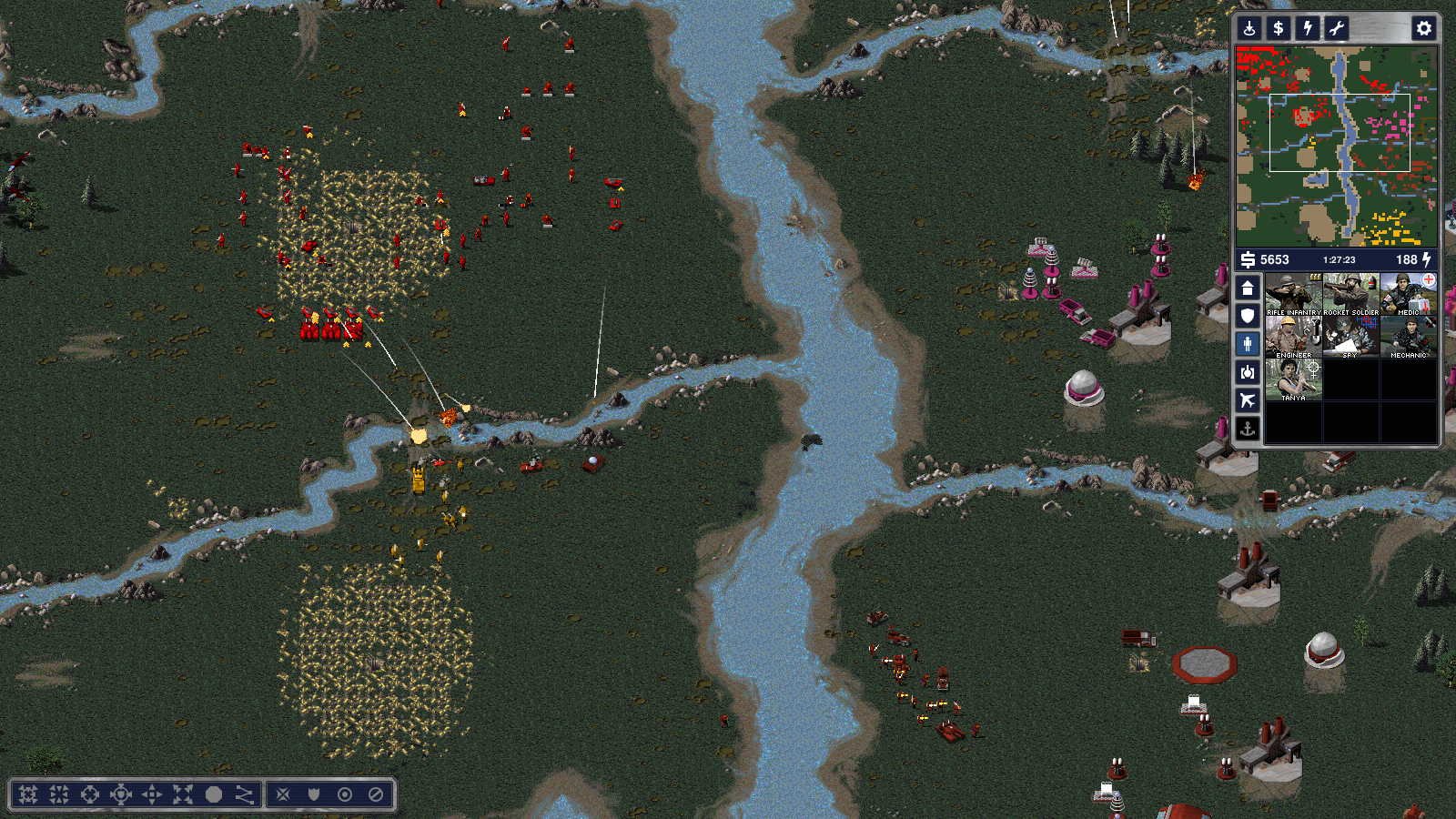Show the aircraft production tab

pyautogui.click(x=1248, y=400)
